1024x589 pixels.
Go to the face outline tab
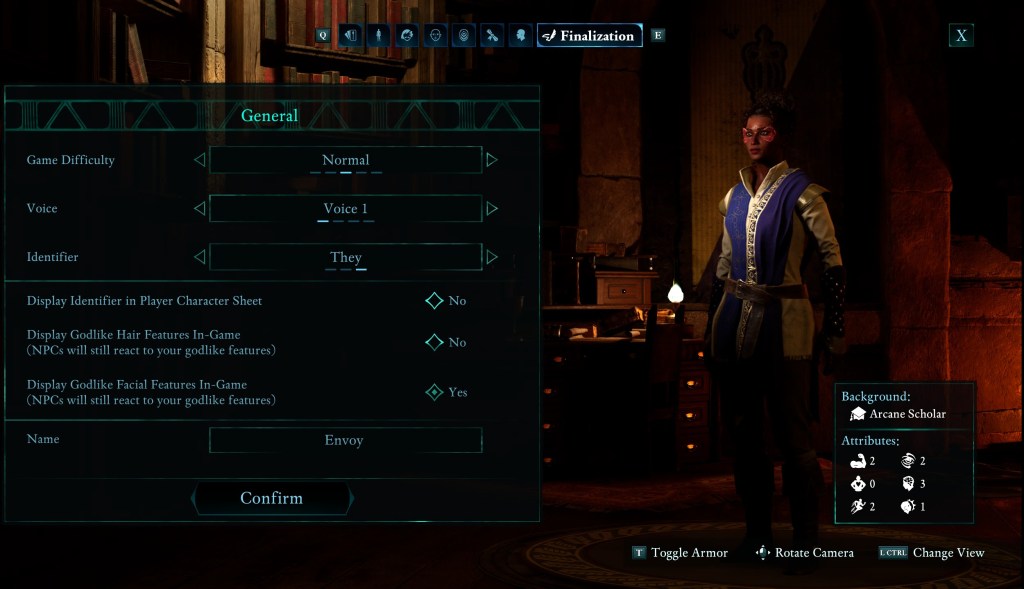(435, 36)
